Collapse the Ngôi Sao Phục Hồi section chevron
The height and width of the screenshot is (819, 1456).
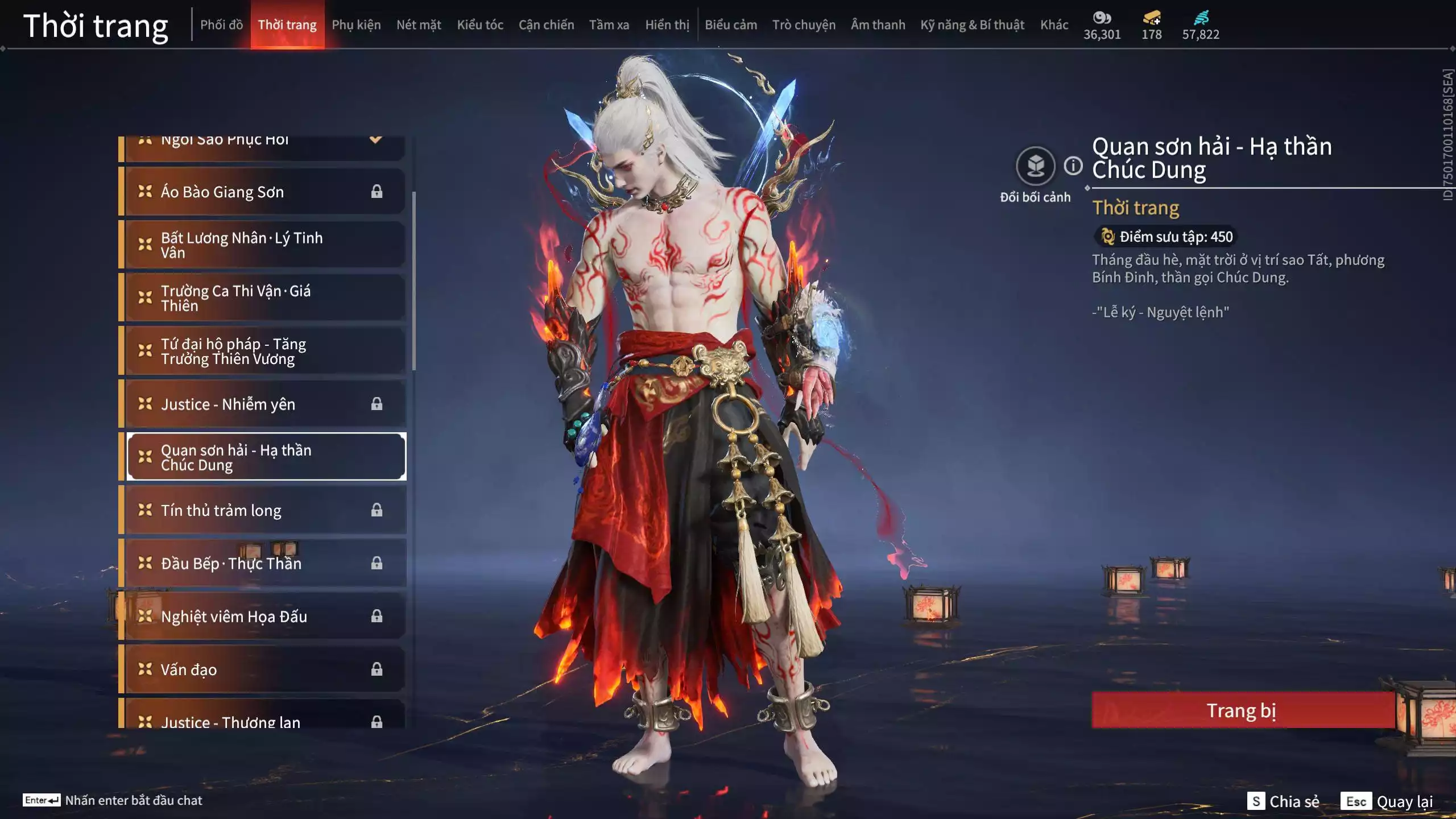click(x=375, y=139)
